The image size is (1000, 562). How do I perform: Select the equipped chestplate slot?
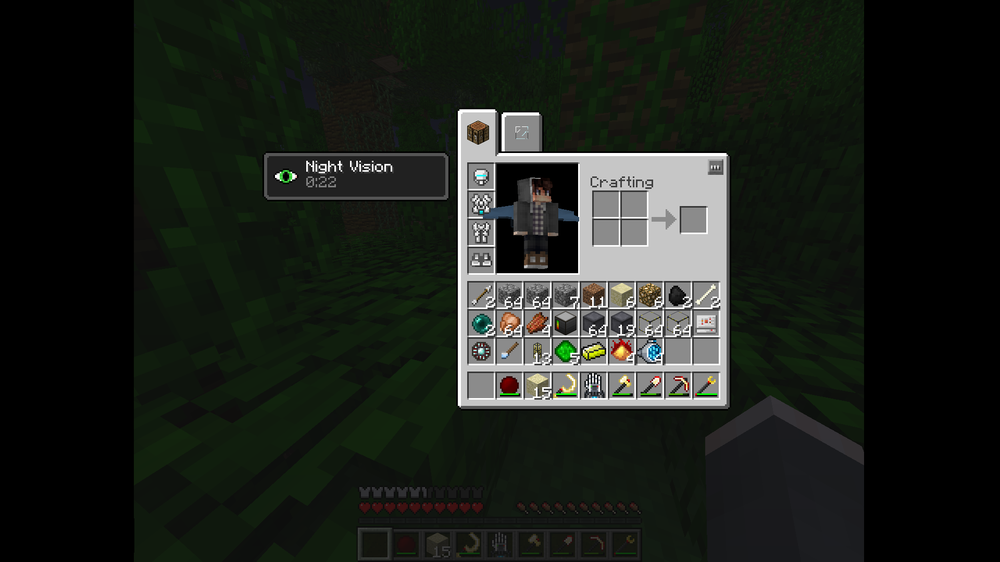481,205
